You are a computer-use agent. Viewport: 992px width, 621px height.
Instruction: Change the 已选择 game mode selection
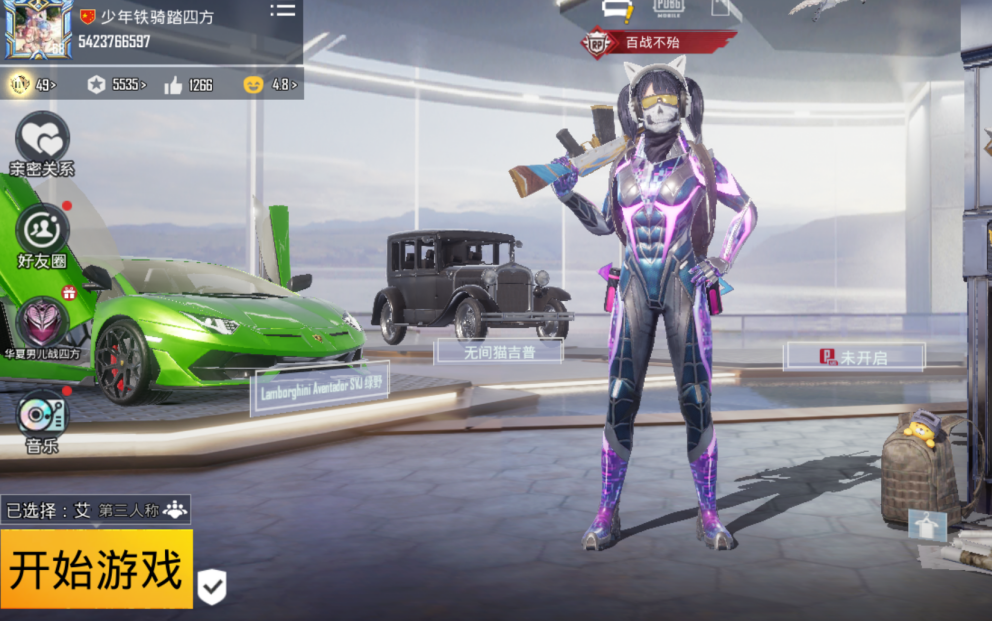tap(96, 510)
